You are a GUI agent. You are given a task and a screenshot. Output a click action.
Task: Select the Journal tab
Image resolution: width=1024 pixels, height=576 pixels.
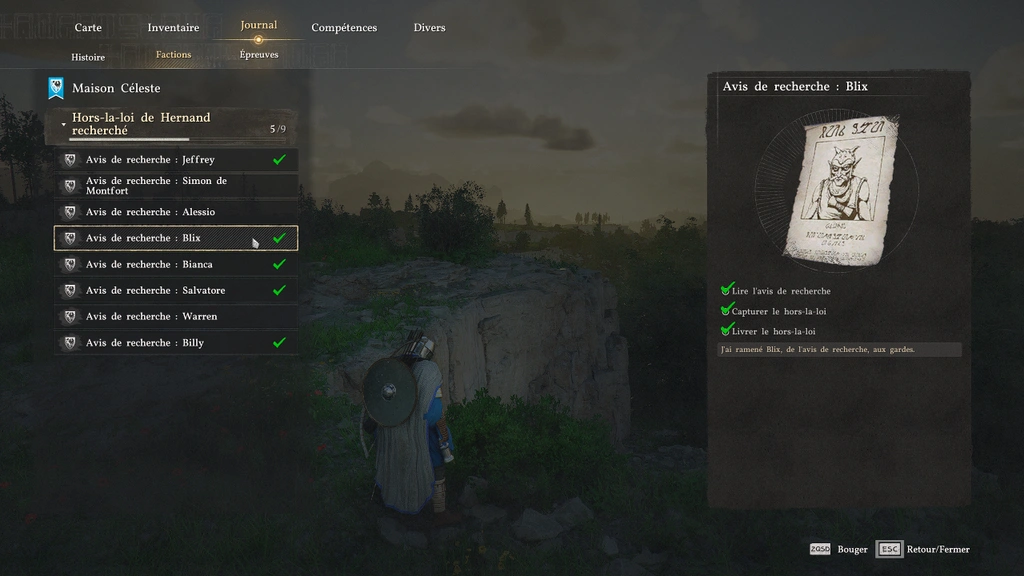(258, 26)
